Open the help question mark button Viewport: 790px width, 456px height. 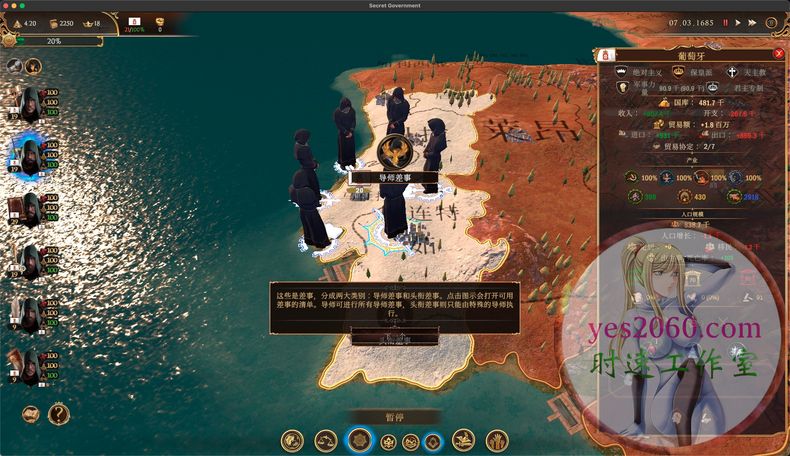59,413
